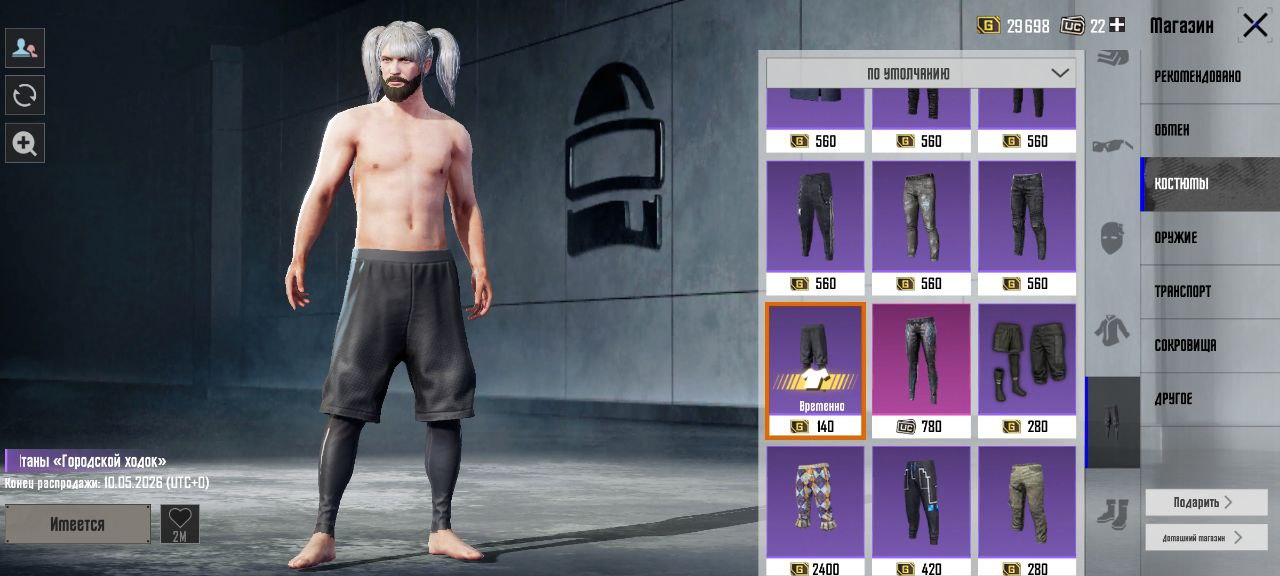Screen dimensions: 1280x576
Task: Open the Сокровища tab
Action: pos(1186,346)
